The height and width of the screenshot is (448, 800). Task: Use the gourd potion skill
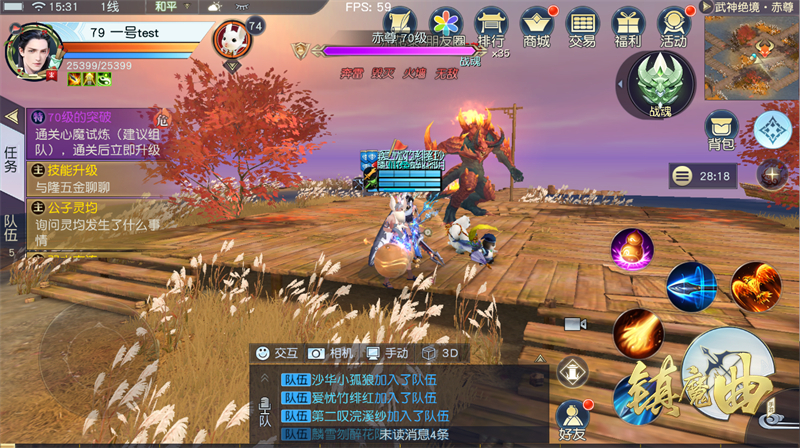pyautogui.click(x=632, y=249)
